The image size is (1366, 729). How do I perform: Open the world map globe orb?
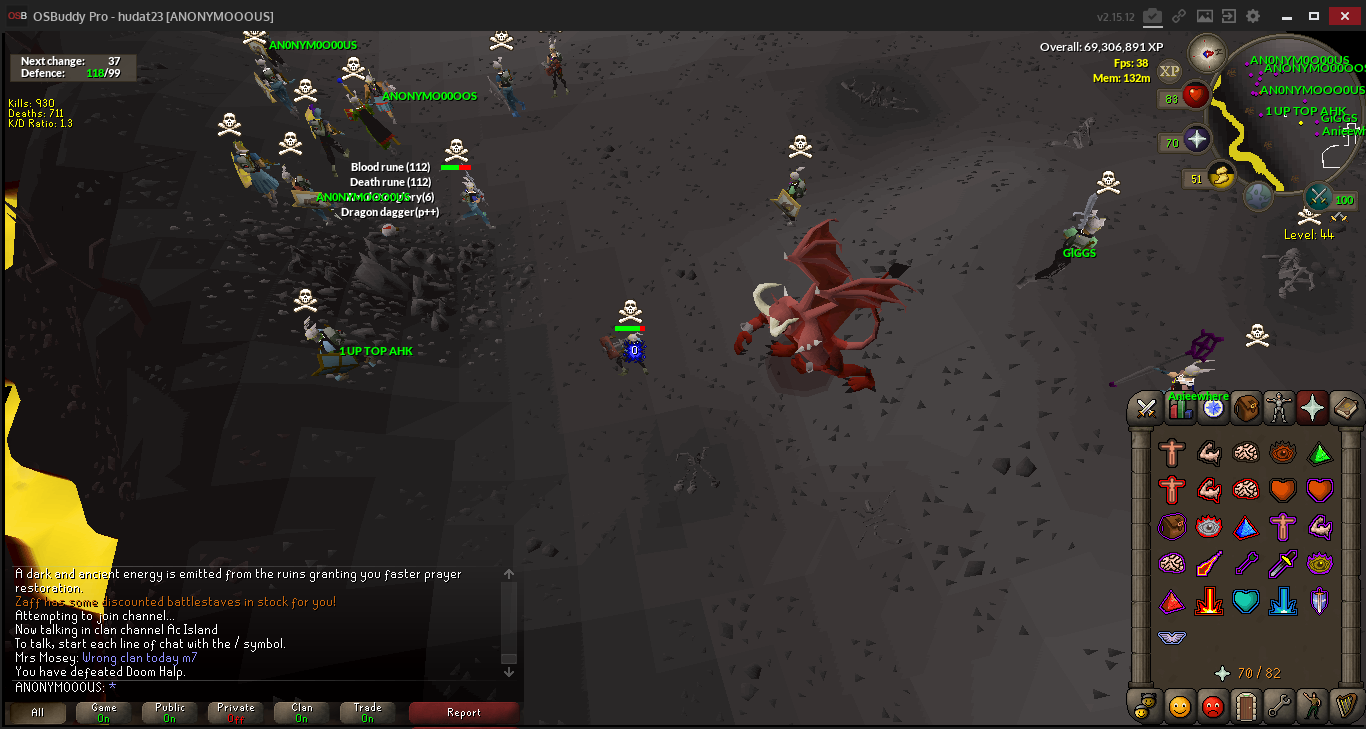tap(1258, 196)
